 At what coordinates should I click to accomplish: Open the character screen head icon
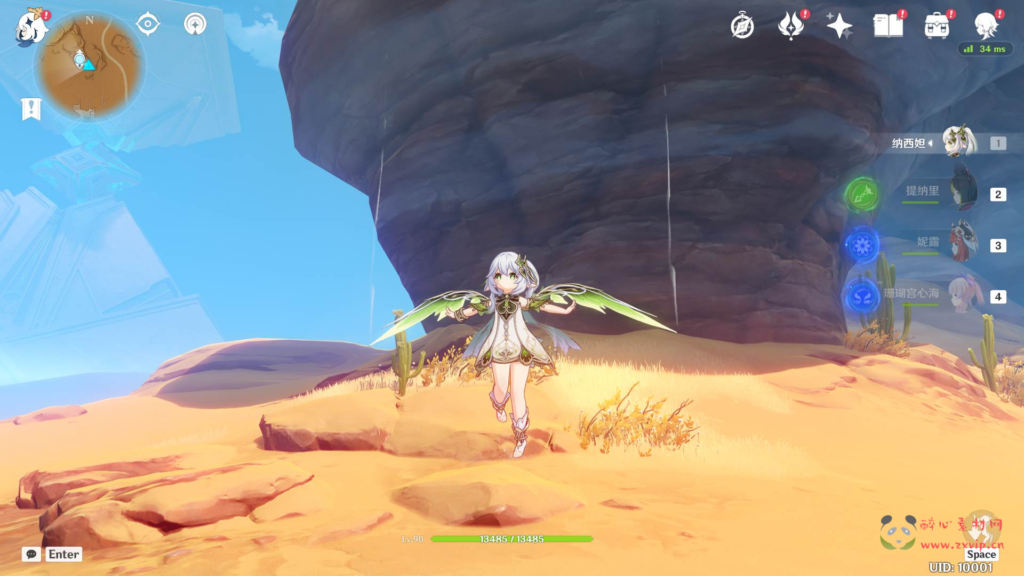pos(986,24)
